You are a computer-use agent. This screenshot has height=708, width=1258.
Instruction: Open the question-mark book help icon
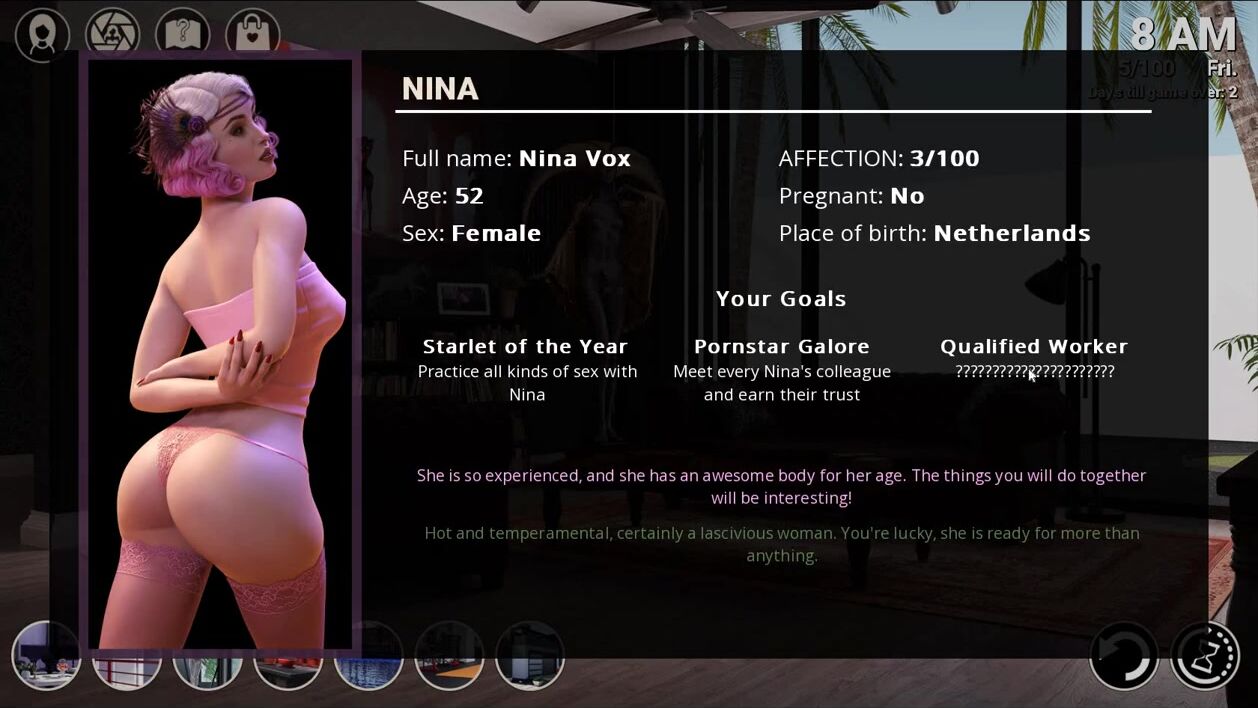[182, 34]
